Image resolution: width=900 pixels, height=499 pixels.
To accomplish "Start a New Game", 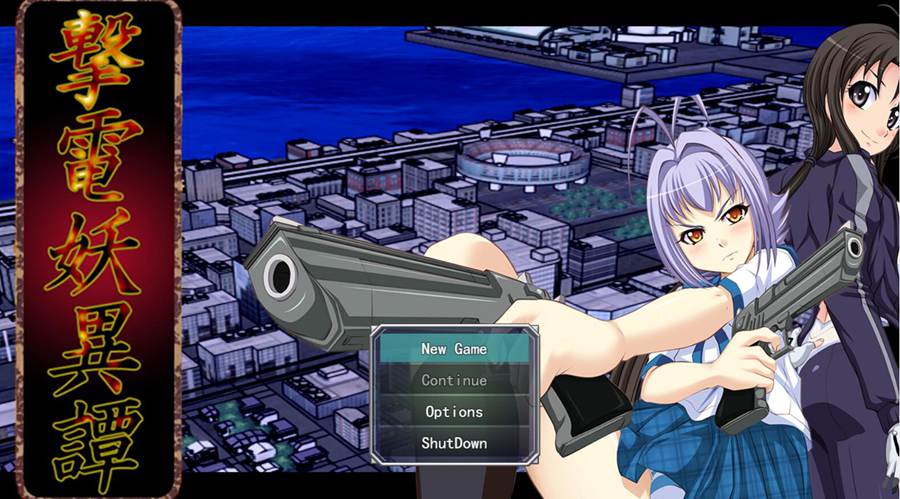I will tap(454, 349).
